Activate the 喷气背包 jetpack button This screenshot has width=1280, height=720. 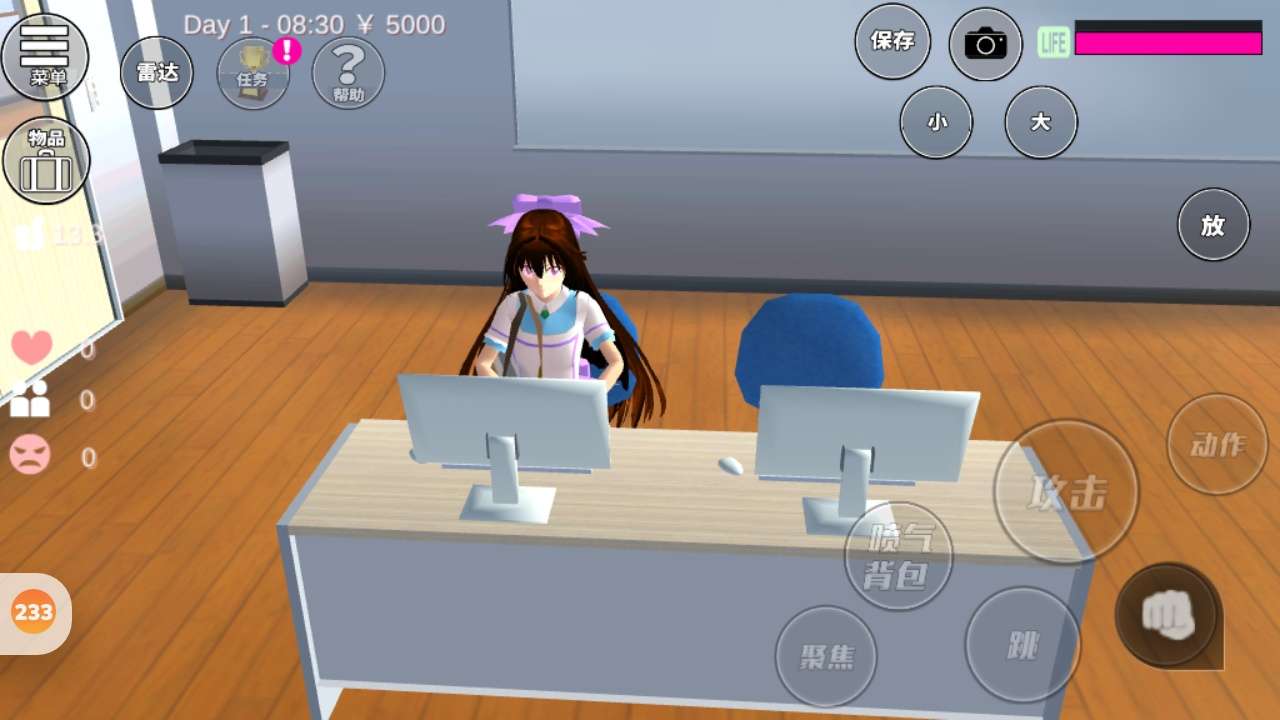click(898, 556)
